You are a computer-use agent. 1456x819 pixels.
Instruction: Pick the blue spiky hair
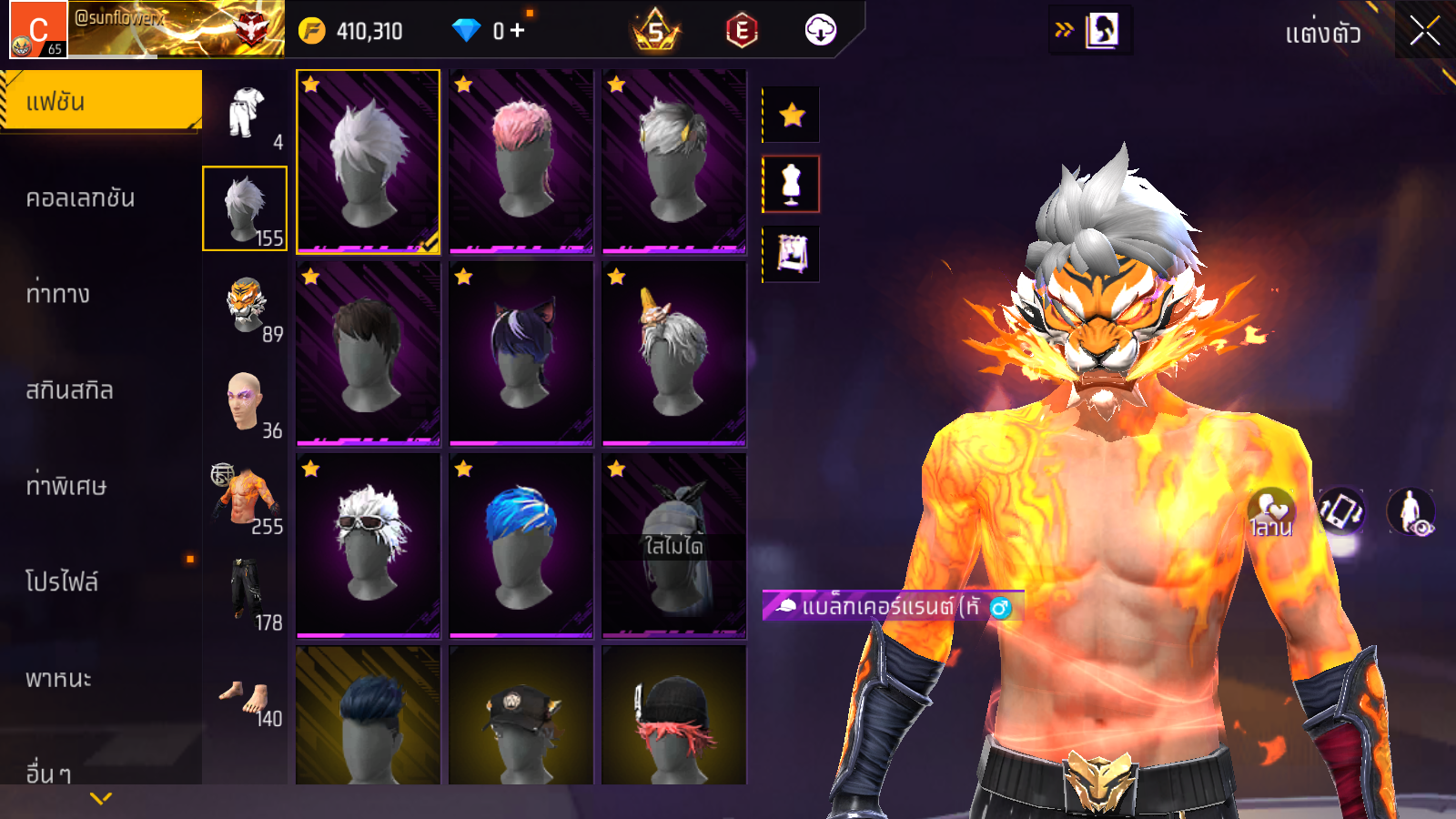pyautogui.click(x=521, y=545)
